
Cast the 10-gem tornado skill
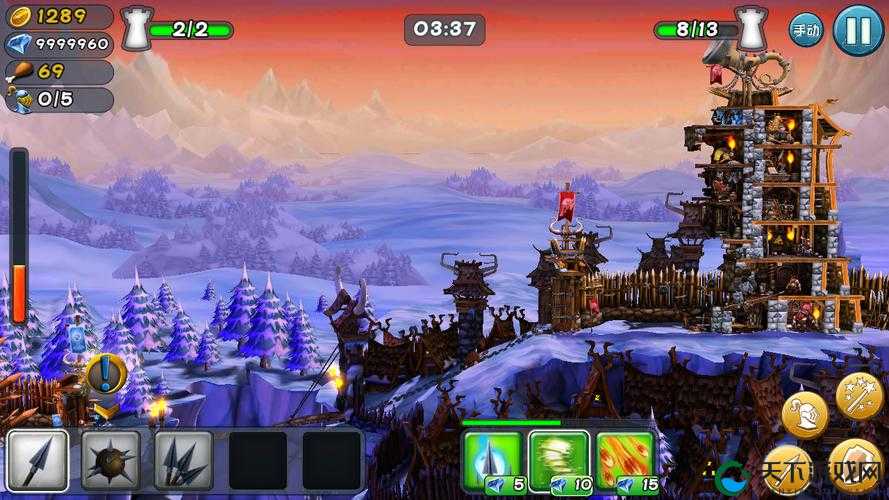pyautogui.click(x=558, y=461)
